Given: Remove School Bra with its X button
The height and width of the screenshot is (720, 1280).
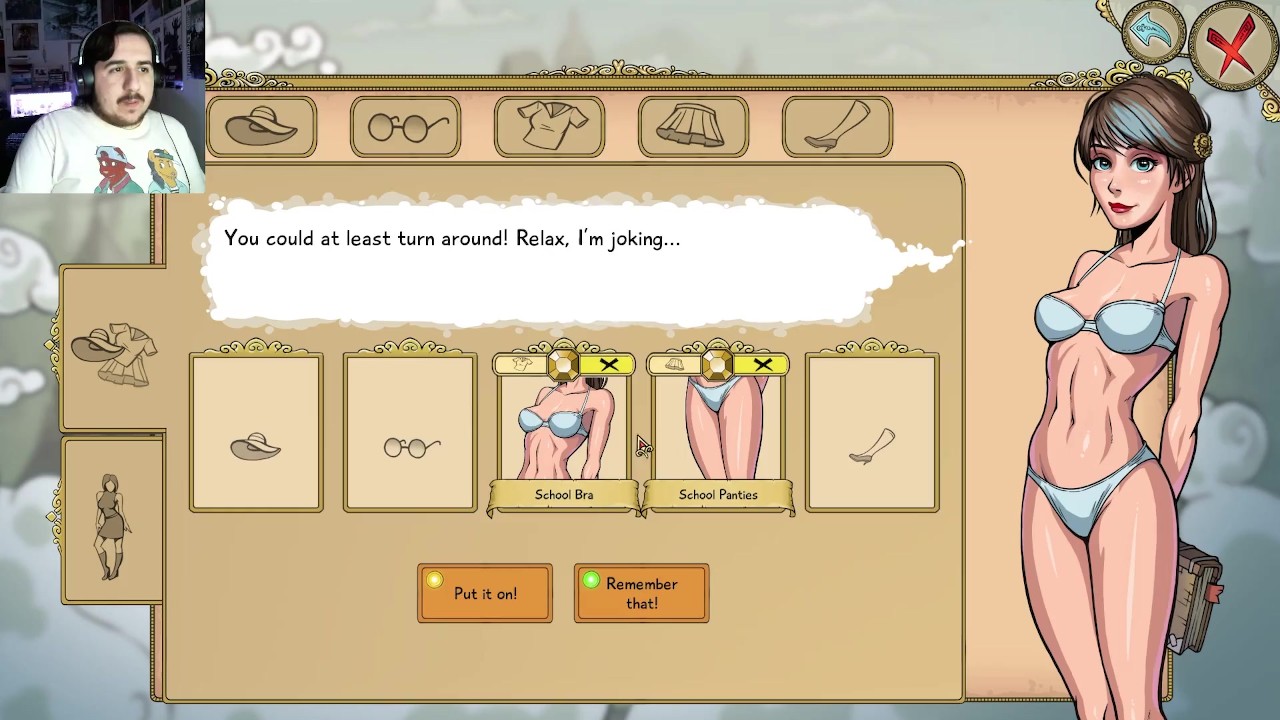Looking at the screenshot, I should tap(609, 365).
